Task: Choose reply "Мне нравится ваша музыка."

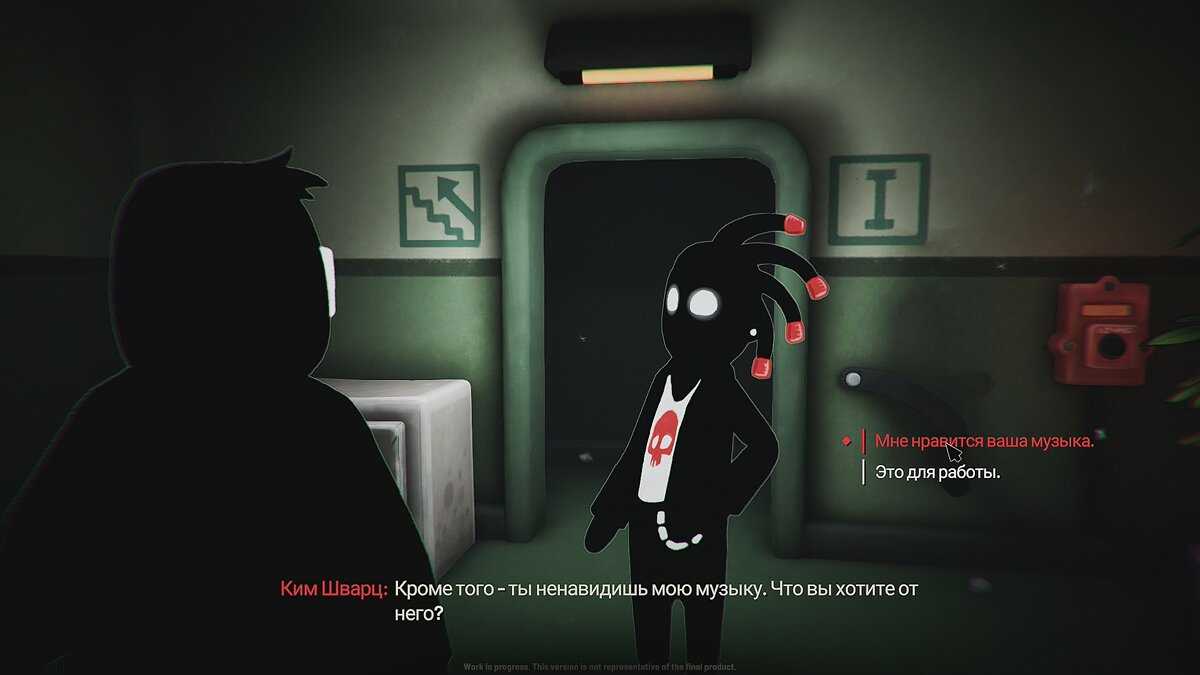Action: coord(983,441)
